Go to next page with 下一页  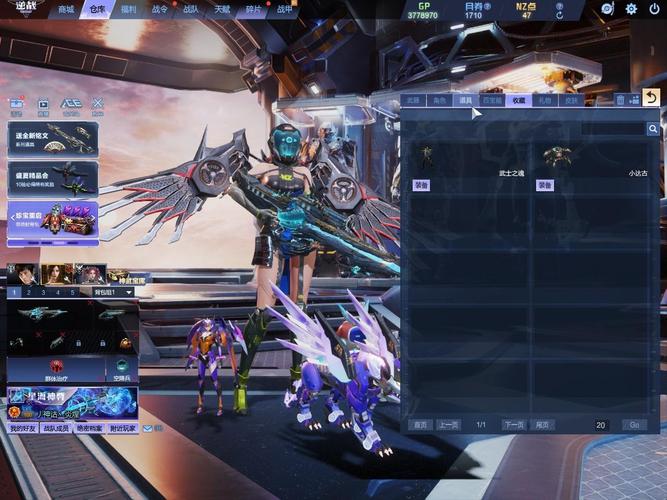pos(514,425)
